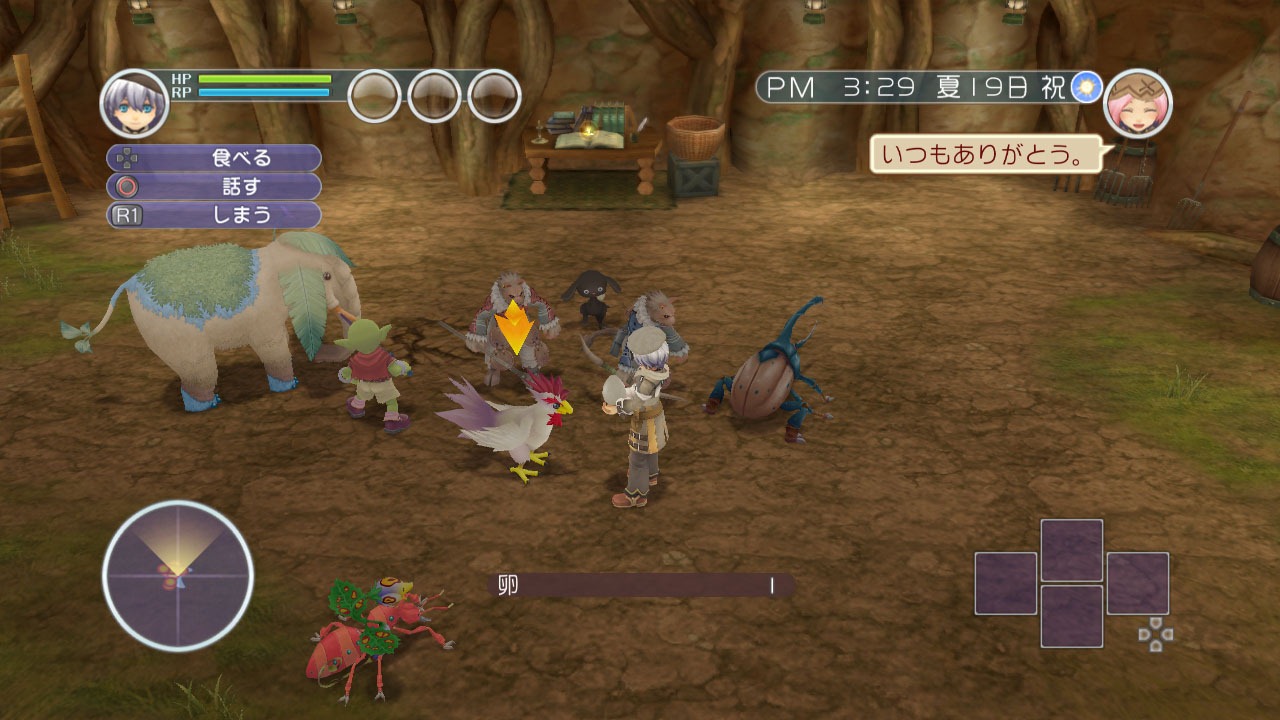Screen dimensions: 1280x720
Task: Choose the しまう (put away) action
Action: pyautogui.click(x=214, y=214)
